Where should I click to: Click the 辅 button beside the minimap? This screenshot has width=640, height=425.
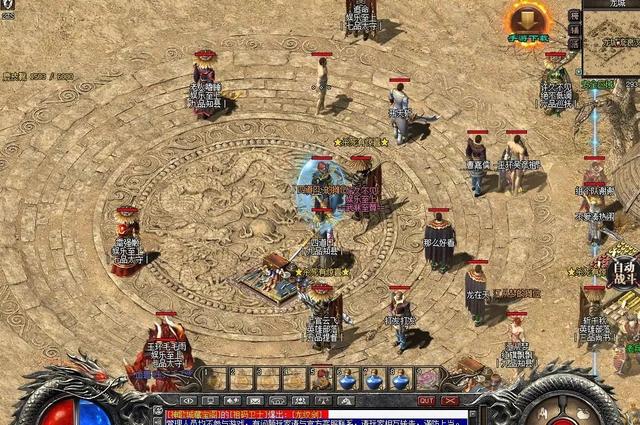[x=574, y=29]
